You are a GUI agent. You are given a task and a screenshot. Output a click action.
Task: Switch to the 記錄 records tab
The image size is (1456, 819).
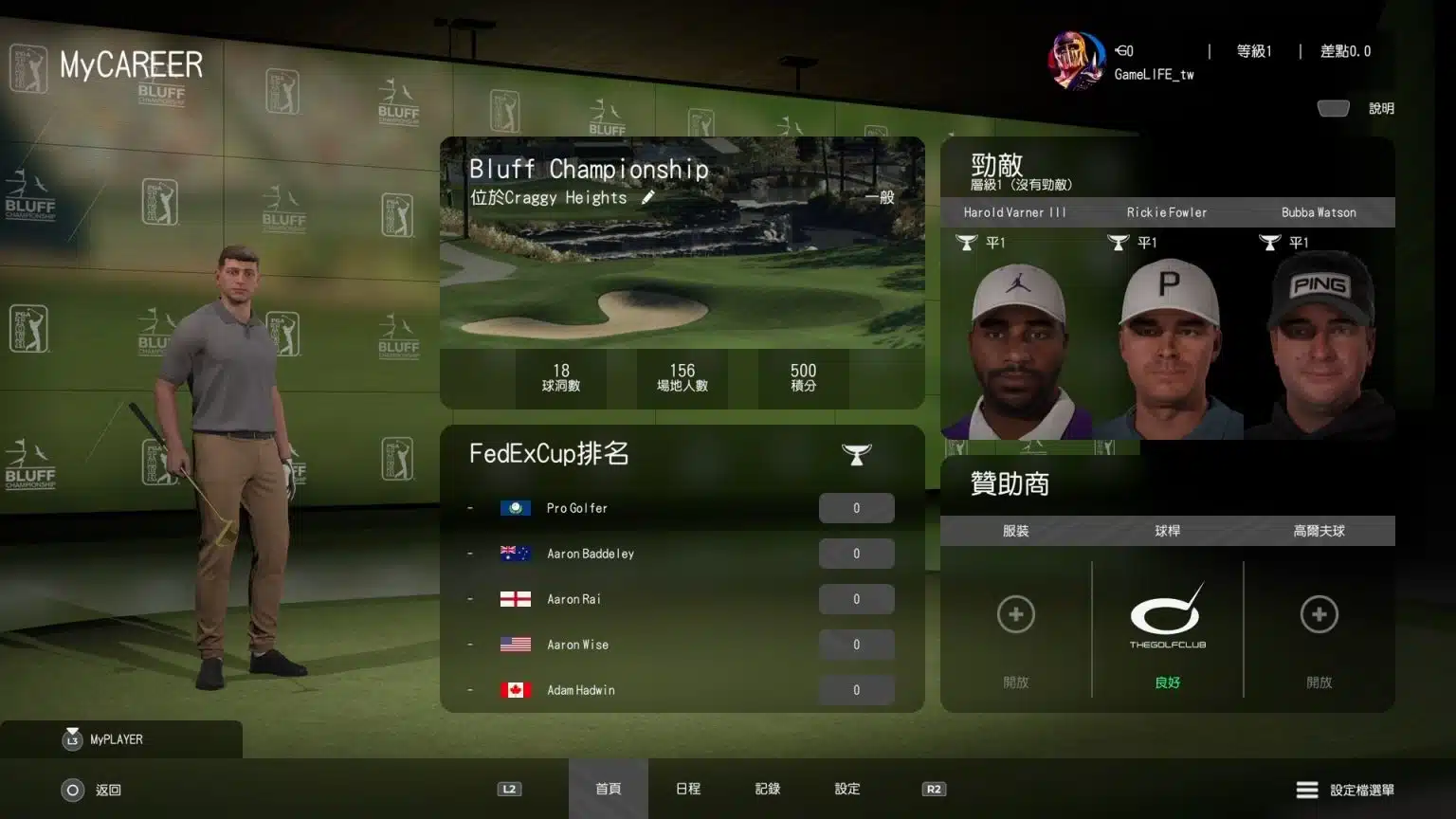[768, 789]
